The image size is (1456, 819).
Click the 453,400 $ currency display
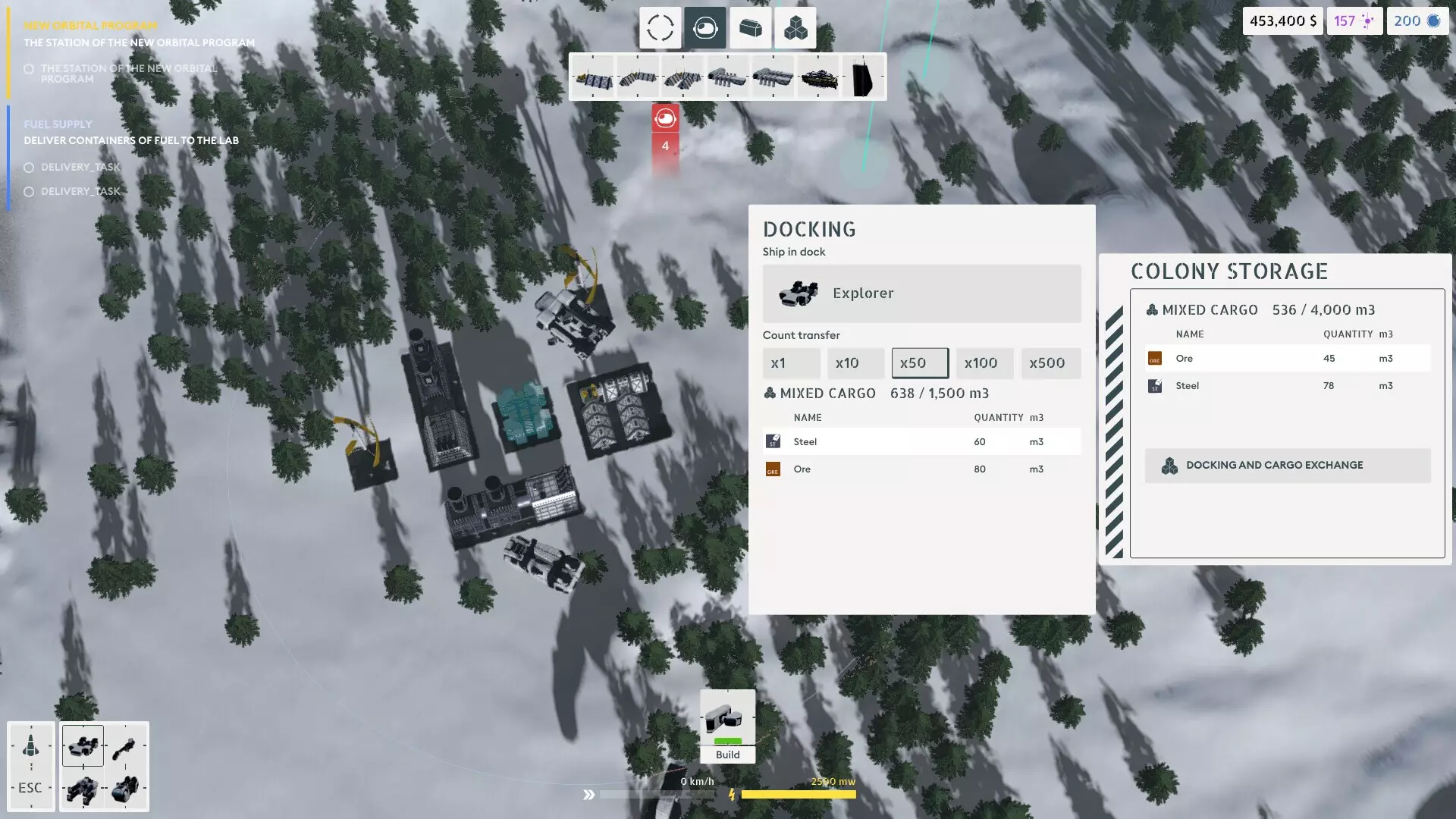(1282, 20)
